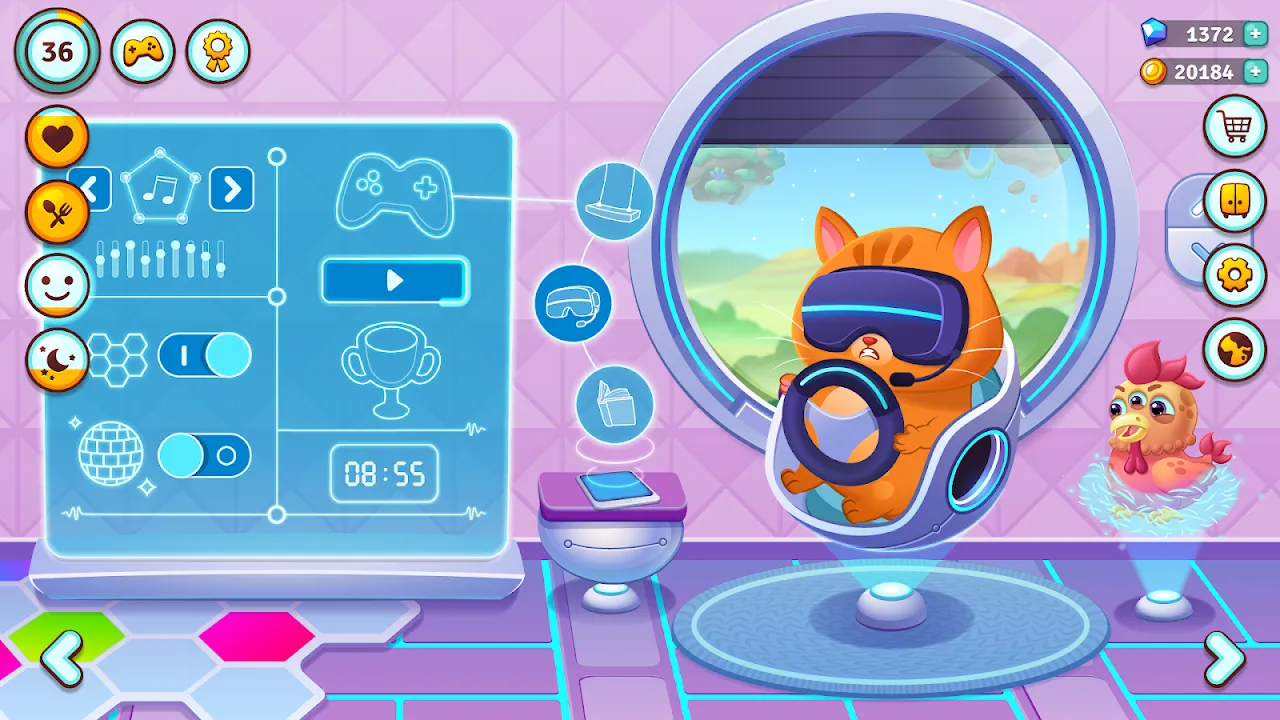Browse next song with right chevron

coord(230,190)
